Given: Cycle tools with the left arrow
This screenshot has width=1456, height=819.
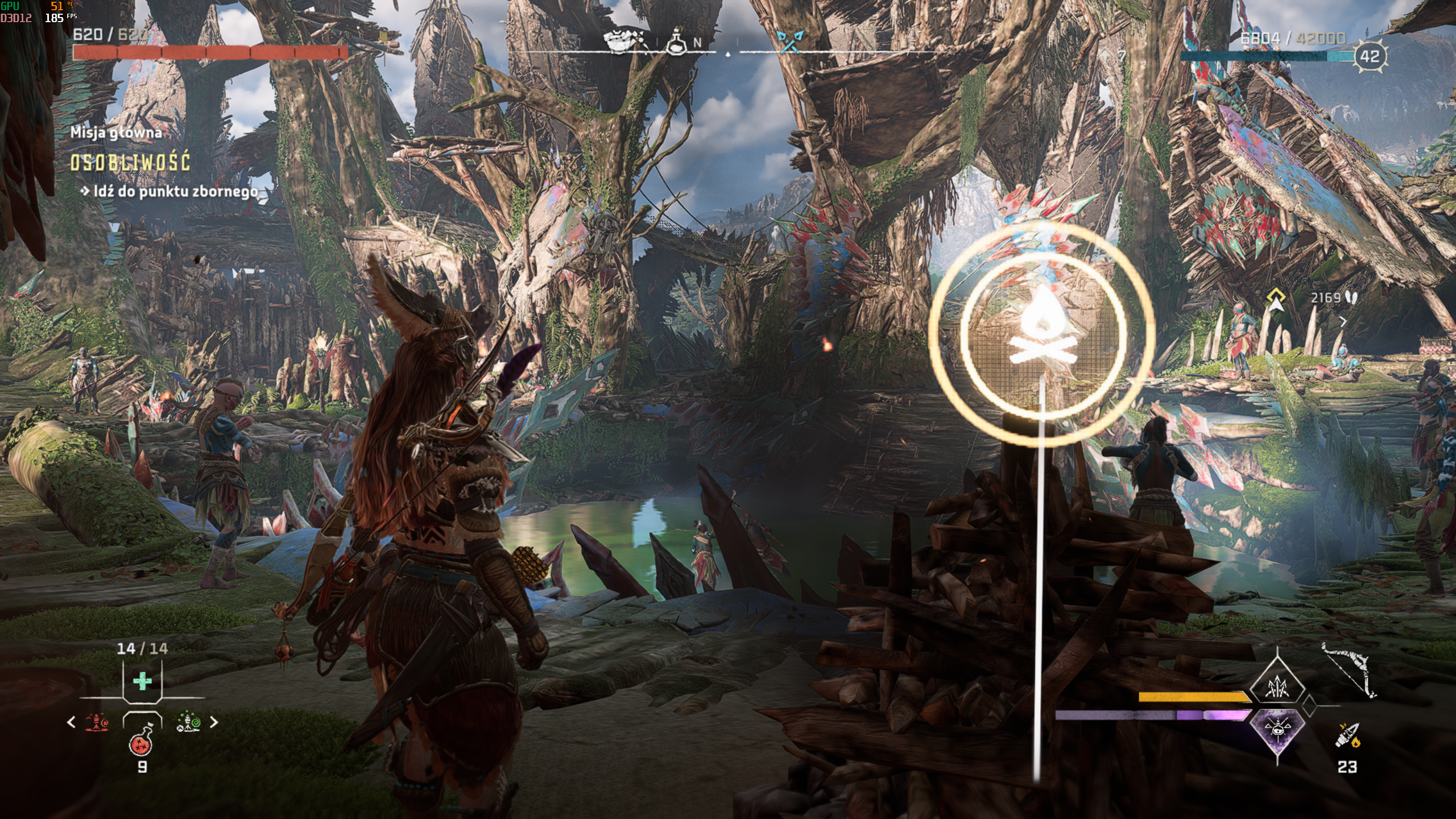Looking at the screenshot, I should point(72,722).
